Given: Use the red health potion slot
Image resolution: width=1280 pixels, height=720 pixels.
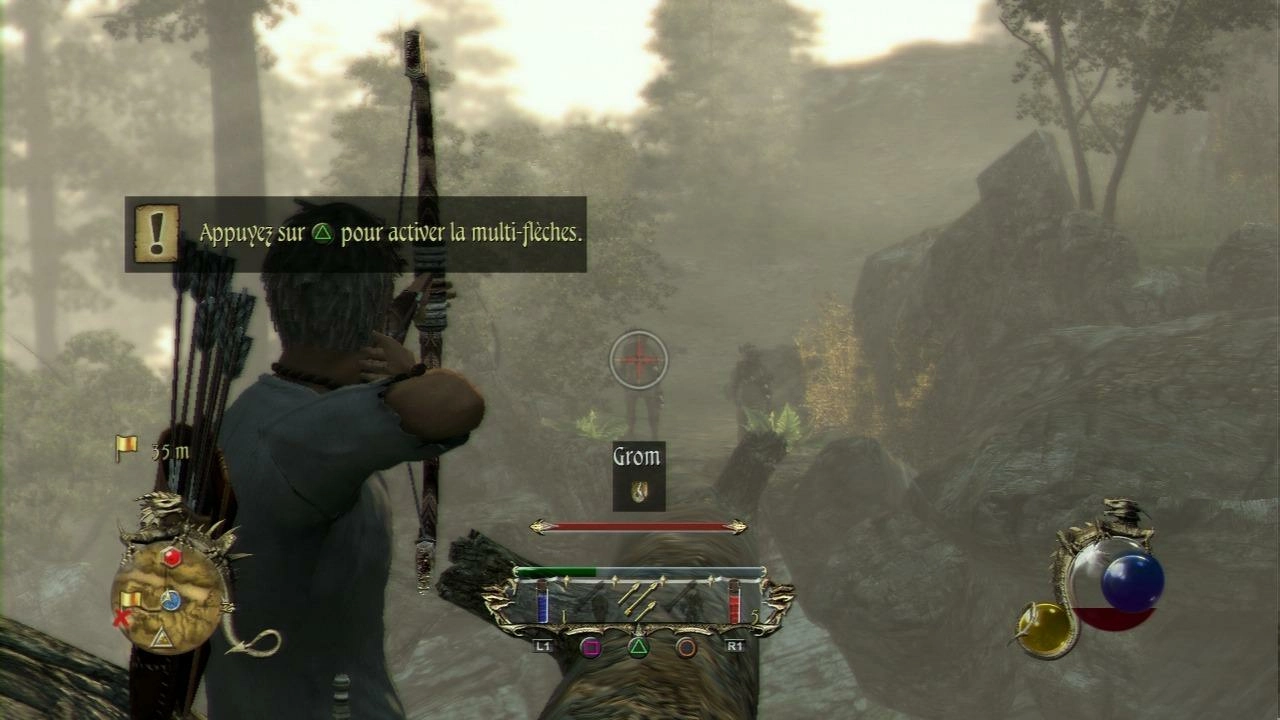Looking at the screenshot, I should point(734,604).
